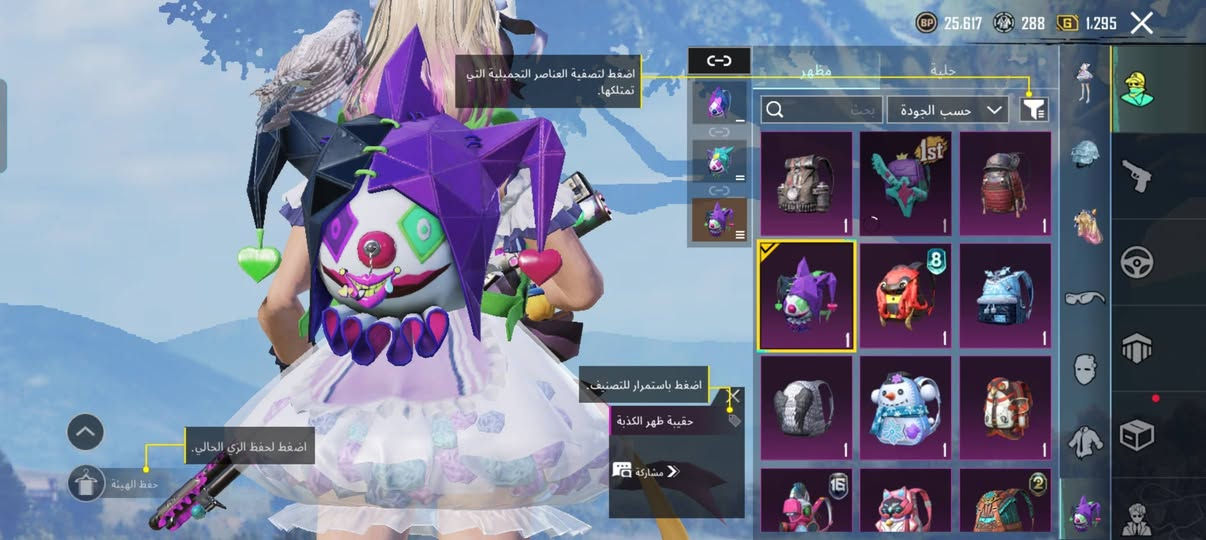Screen dimensions: 1206x540
Task: Select the icy blue backpack skin
Action: (1005, 296)
